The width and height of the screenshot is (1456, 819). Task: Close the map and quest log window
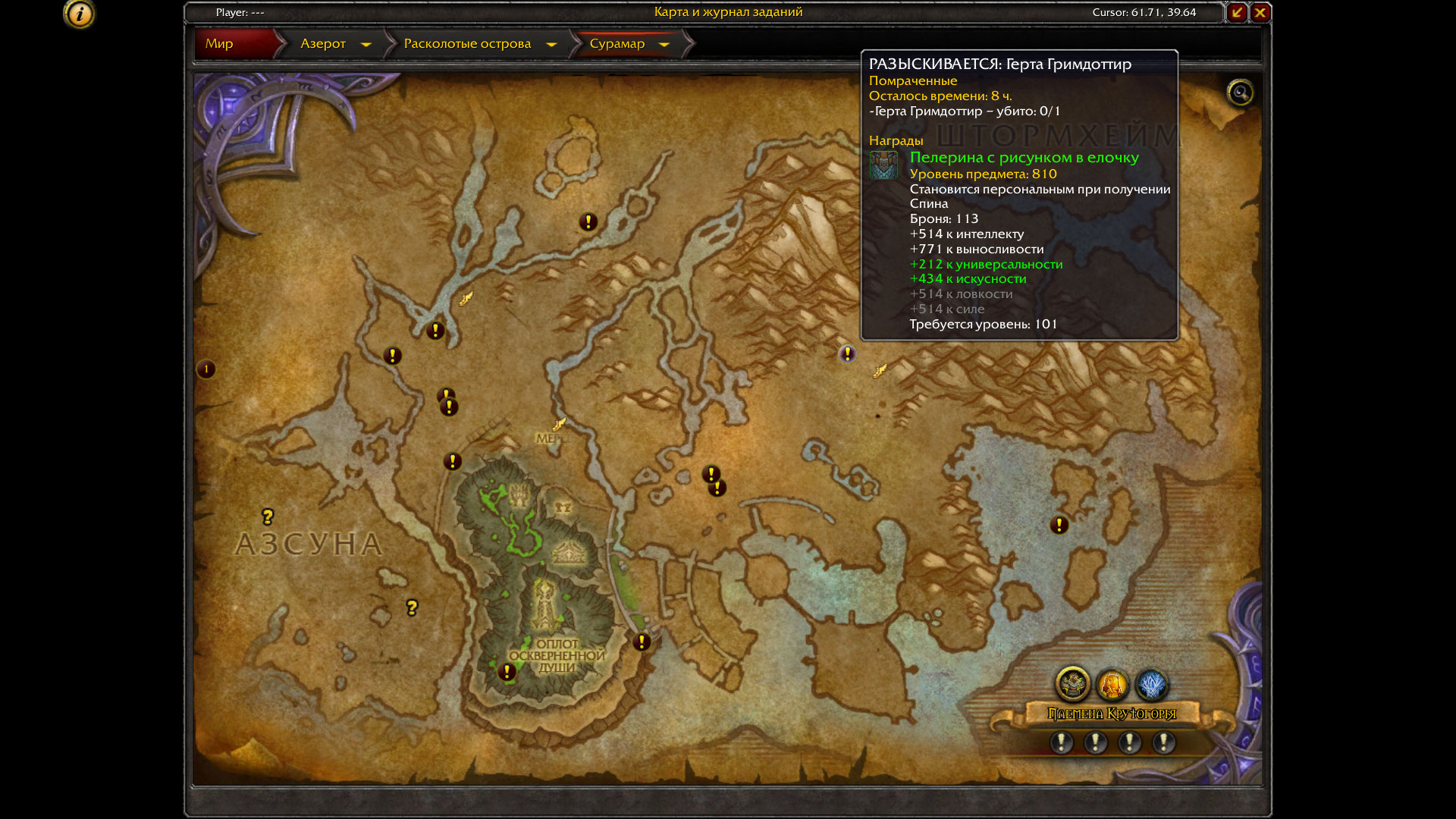1260,12
